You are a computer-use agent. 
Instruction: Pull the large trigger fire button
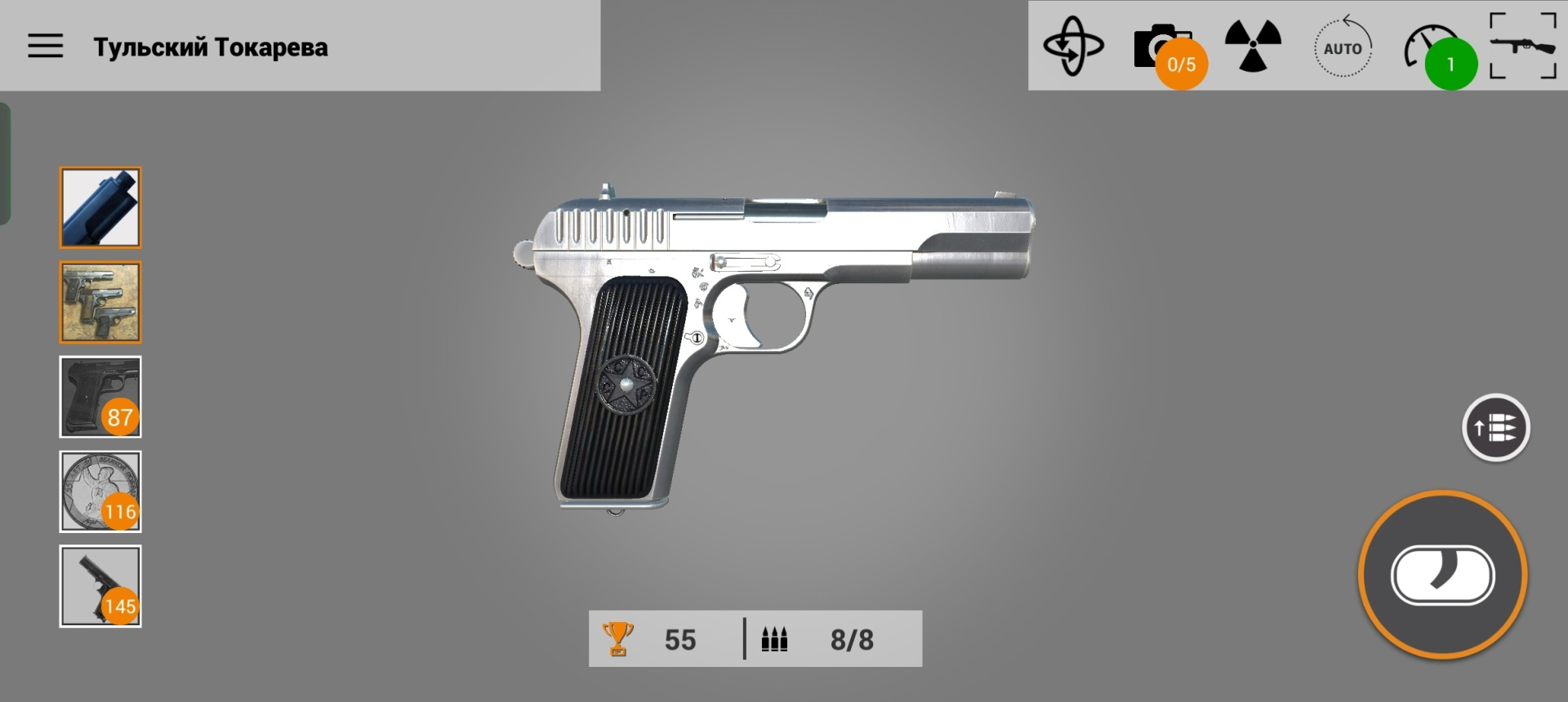pyautogui.click(x=1442, y=575)
